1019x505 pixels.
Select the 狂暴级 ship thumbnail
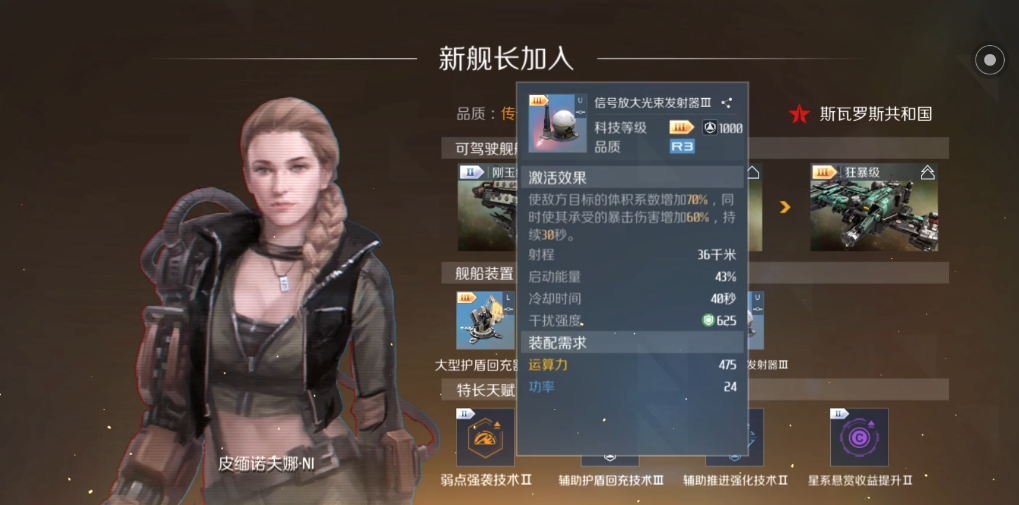pos(873,207)
